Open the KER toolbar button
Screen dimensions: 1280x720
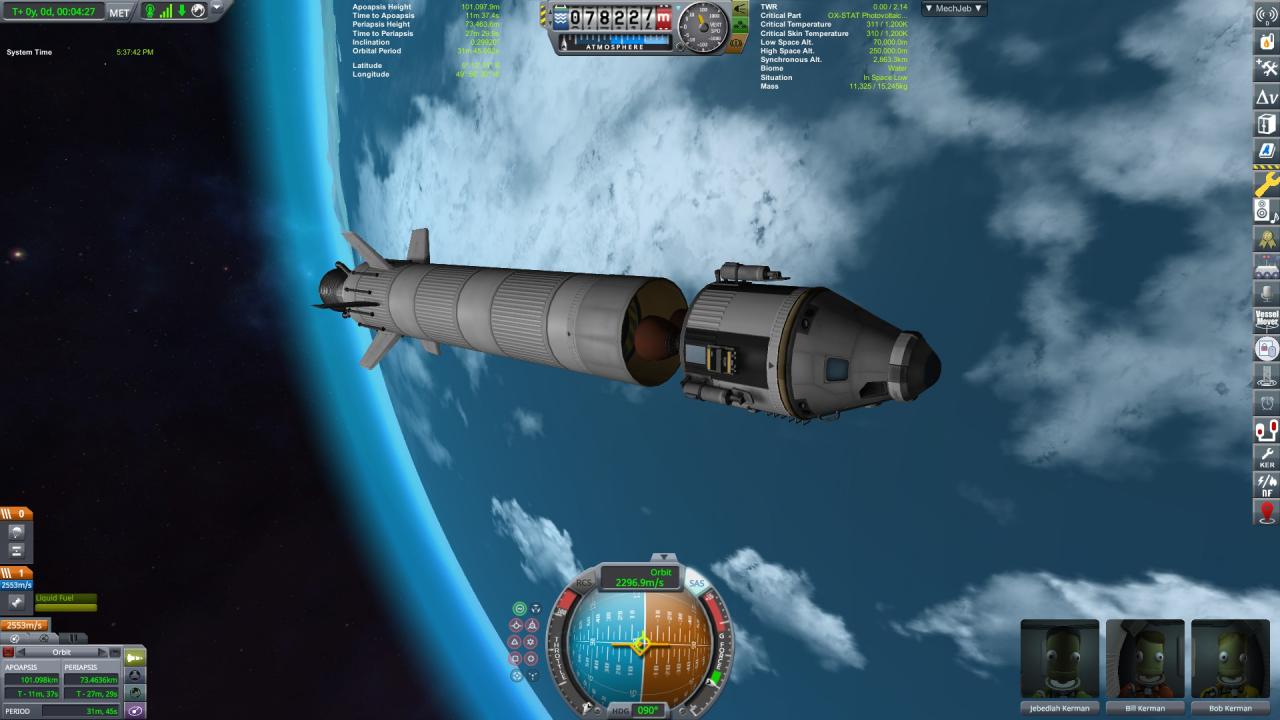point(1267,458)
